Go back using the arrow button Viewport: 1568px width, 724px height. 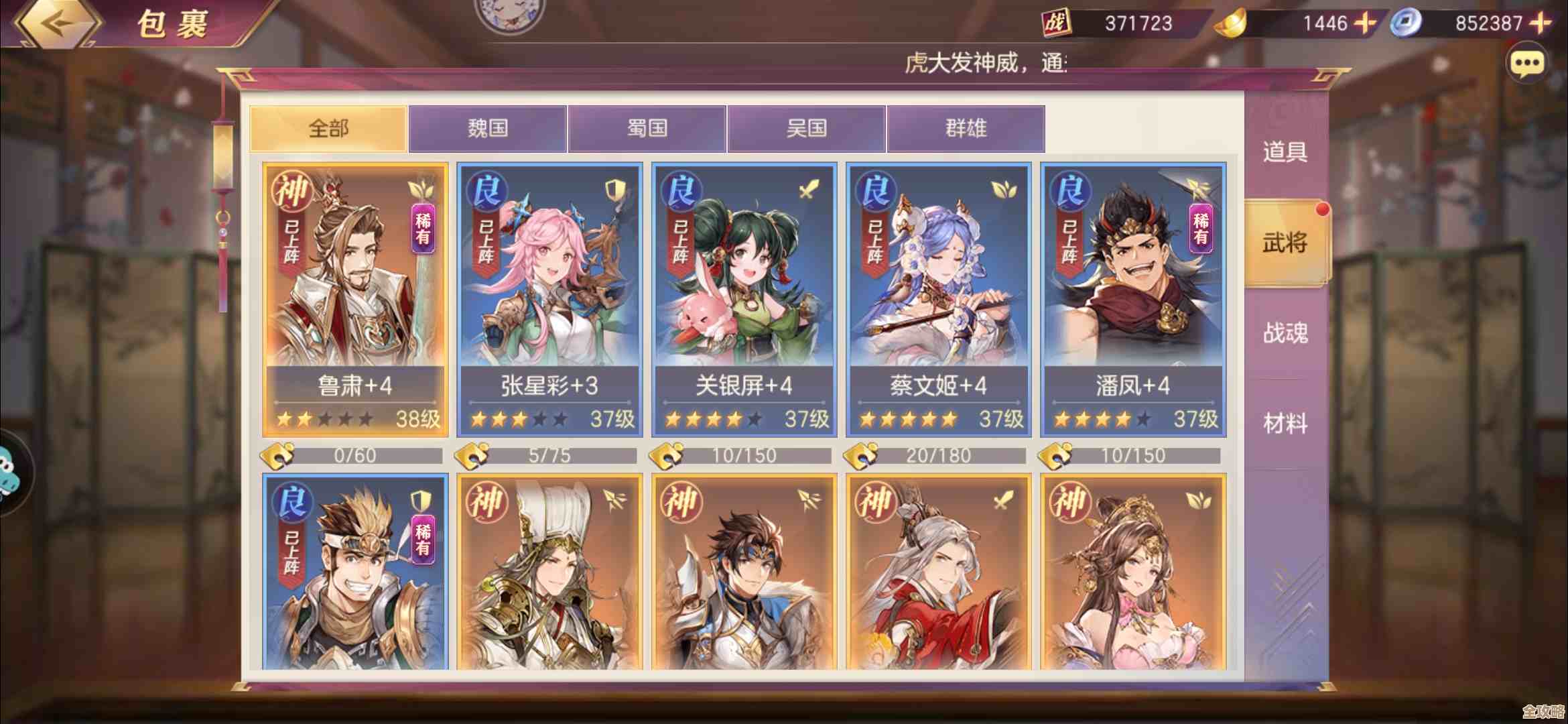57,24
